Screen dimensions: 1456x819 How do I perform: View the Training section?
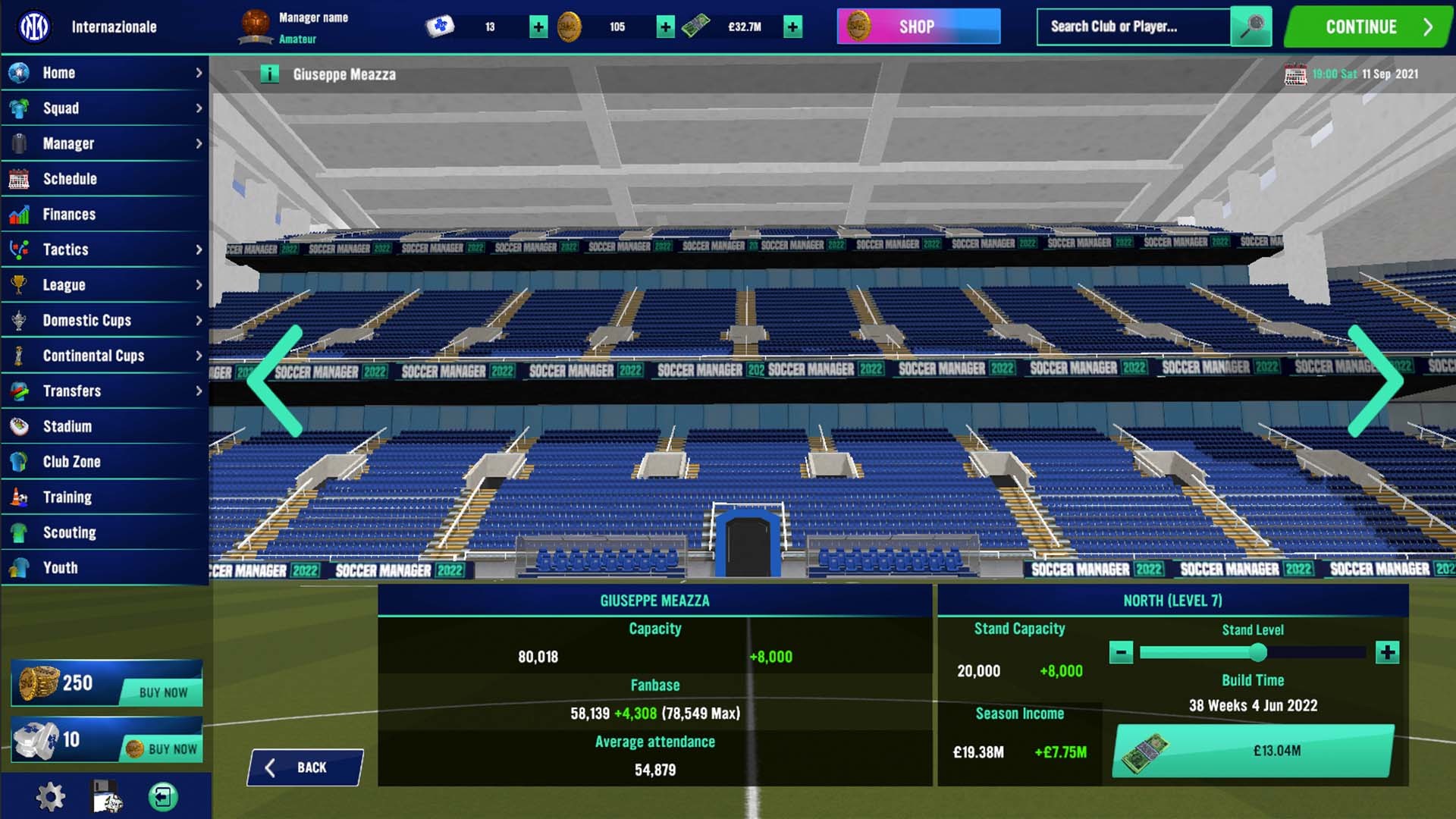coord(67,497)
